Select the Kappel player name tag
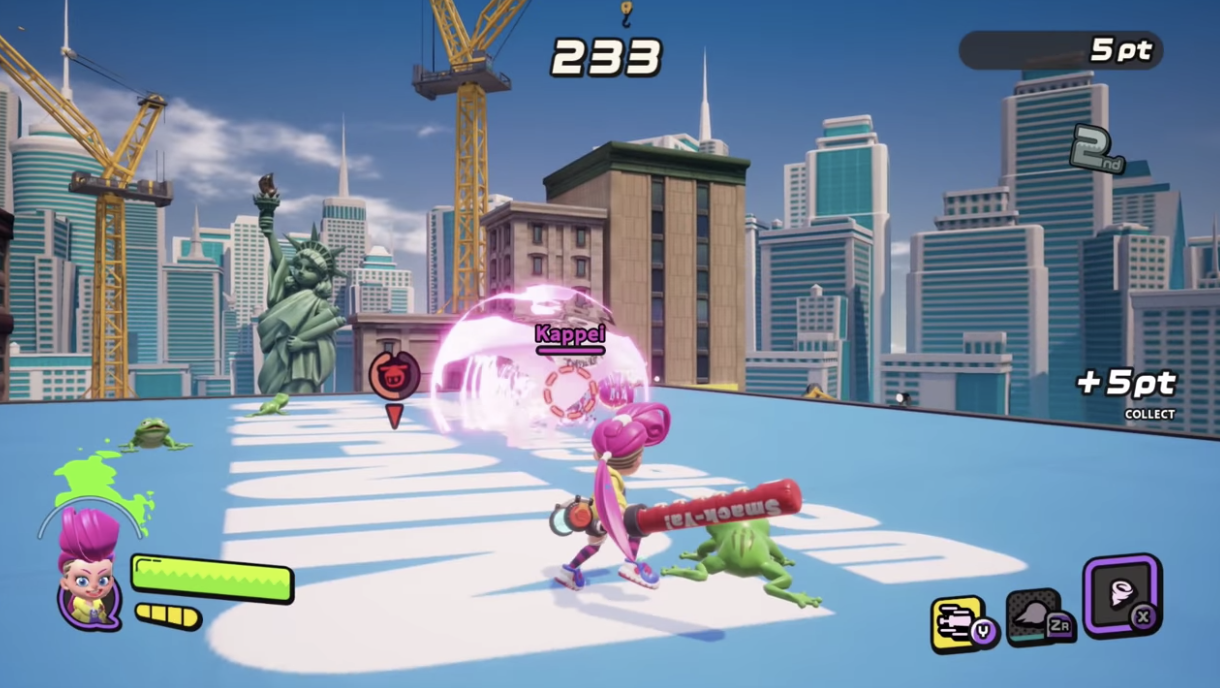 570,334
